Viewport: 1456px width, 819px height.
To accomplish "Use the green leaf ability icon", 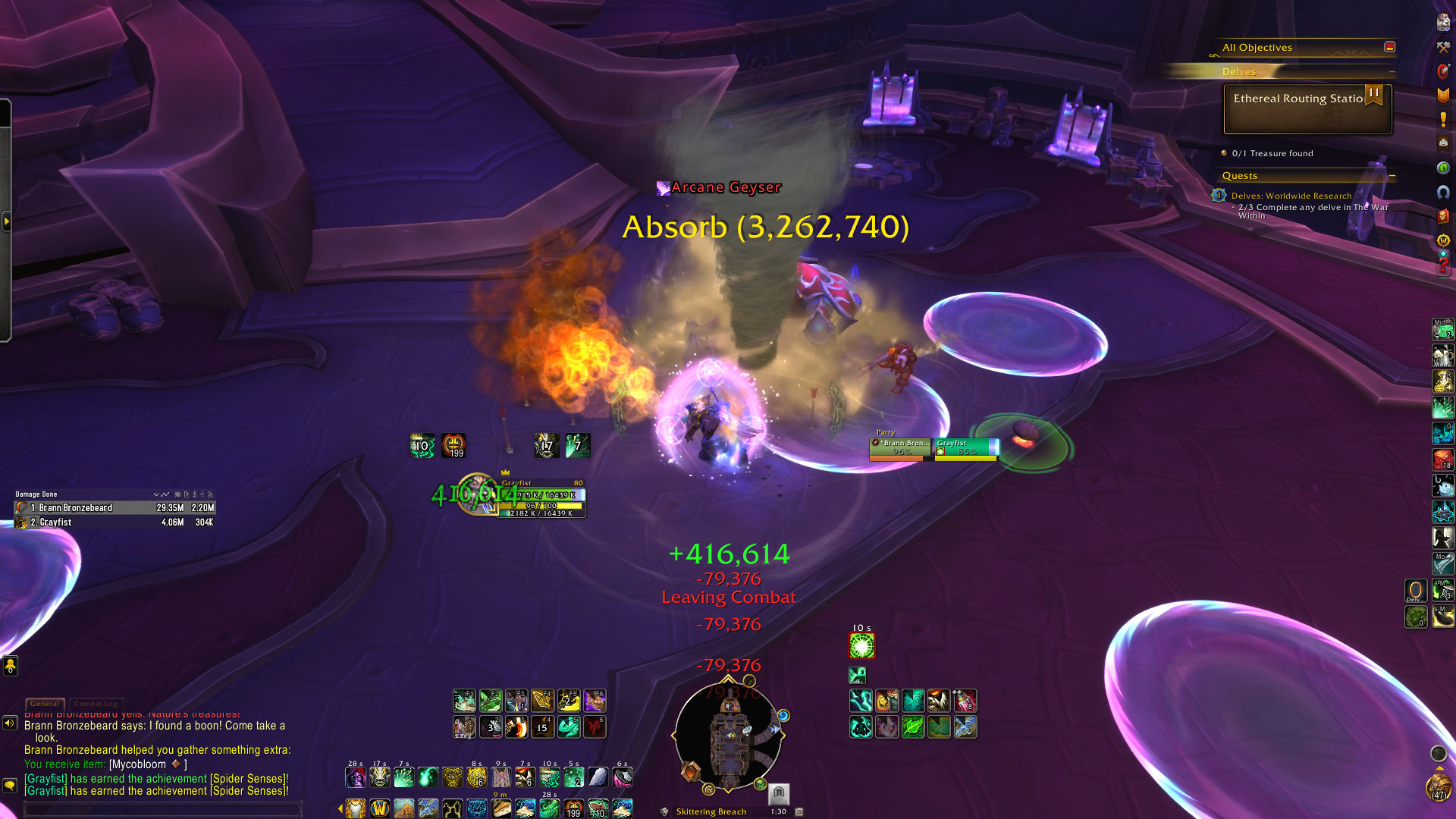I will click(x=913, y=727).
